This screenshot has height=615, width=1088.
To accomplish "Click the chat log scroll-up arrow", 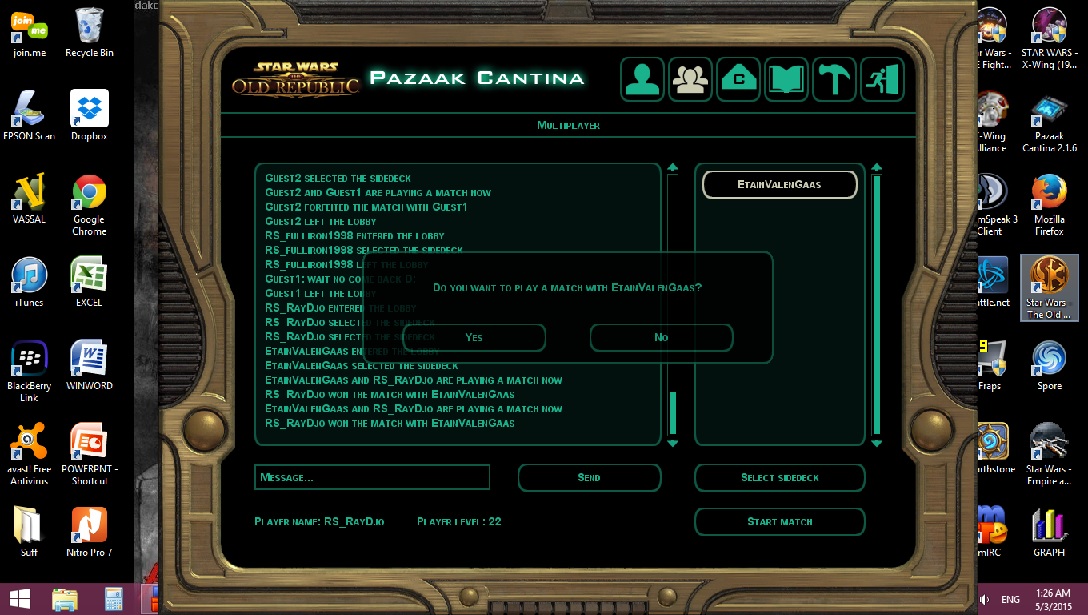I will [x=673, y=168].
